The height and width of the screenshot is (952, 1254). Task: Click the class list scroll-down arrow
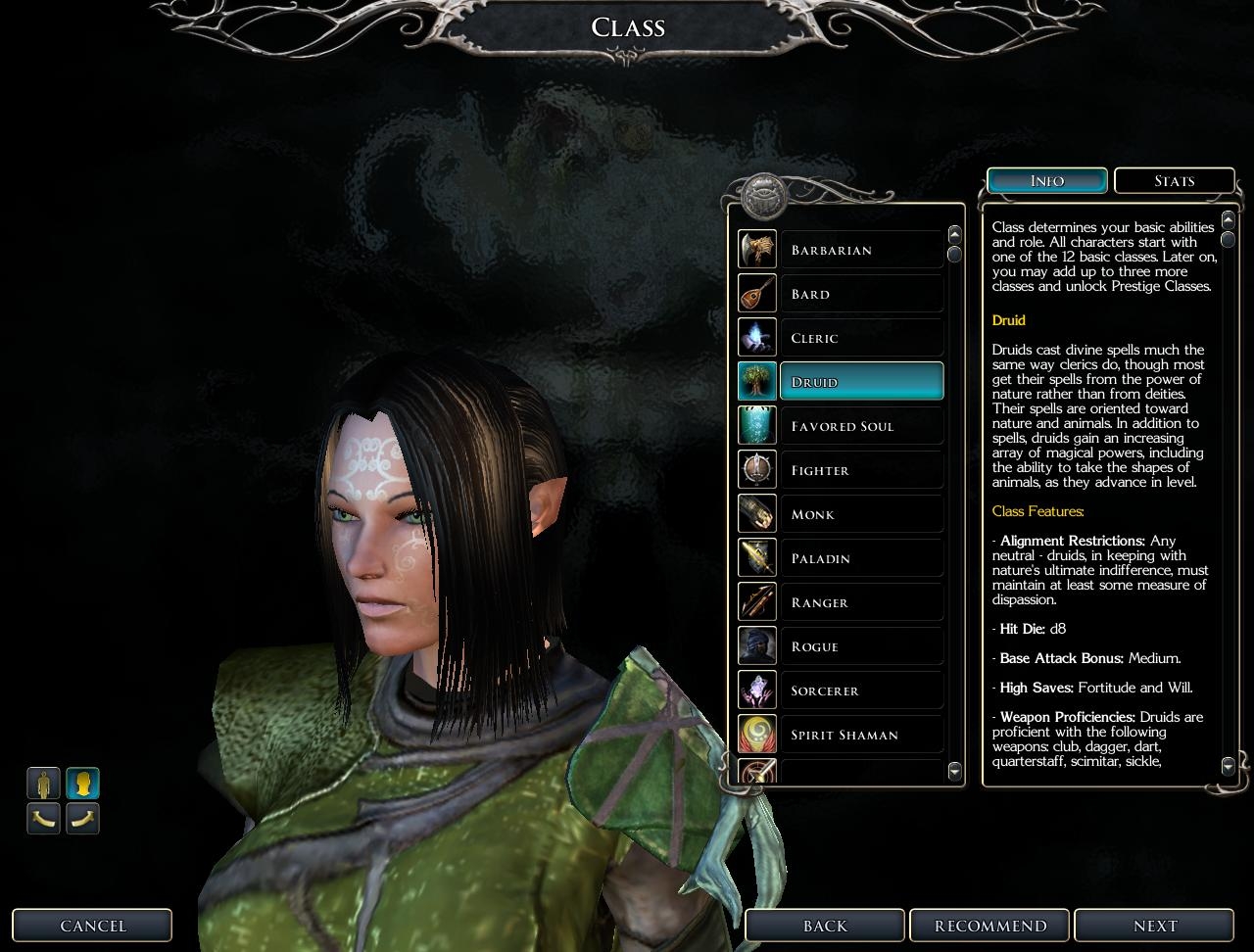[x=955, y=772]
